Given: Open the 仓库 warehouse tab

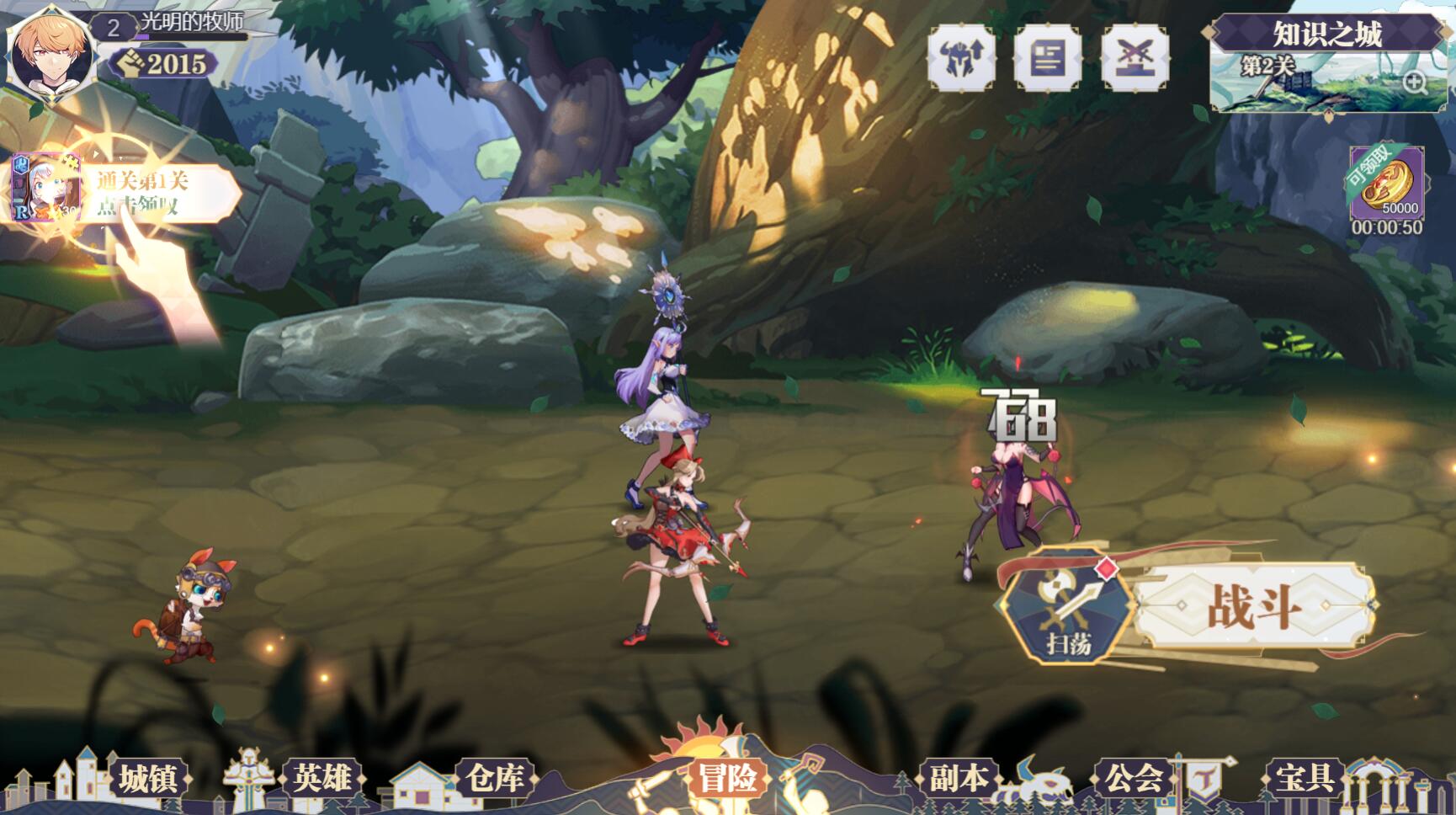Looking at the screenshot, I should point(497,779).
